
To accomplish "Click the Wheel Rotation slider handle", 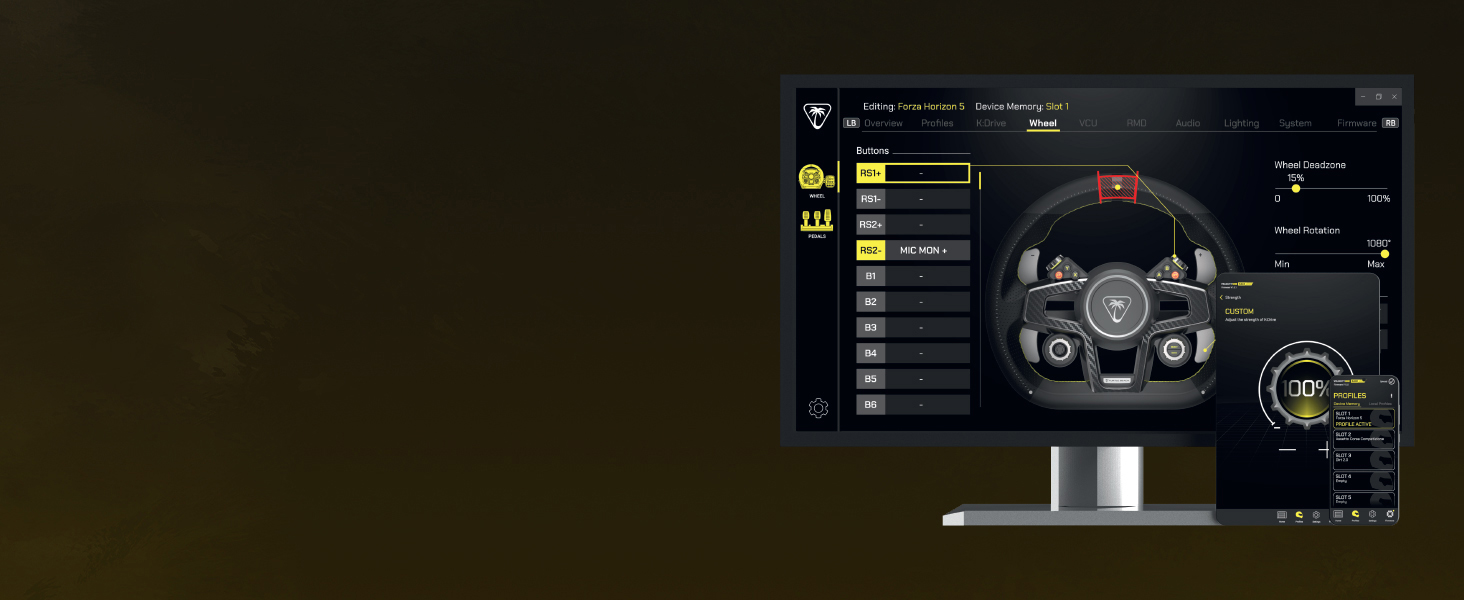I will pyautogui.click(x=1385, y=254).
